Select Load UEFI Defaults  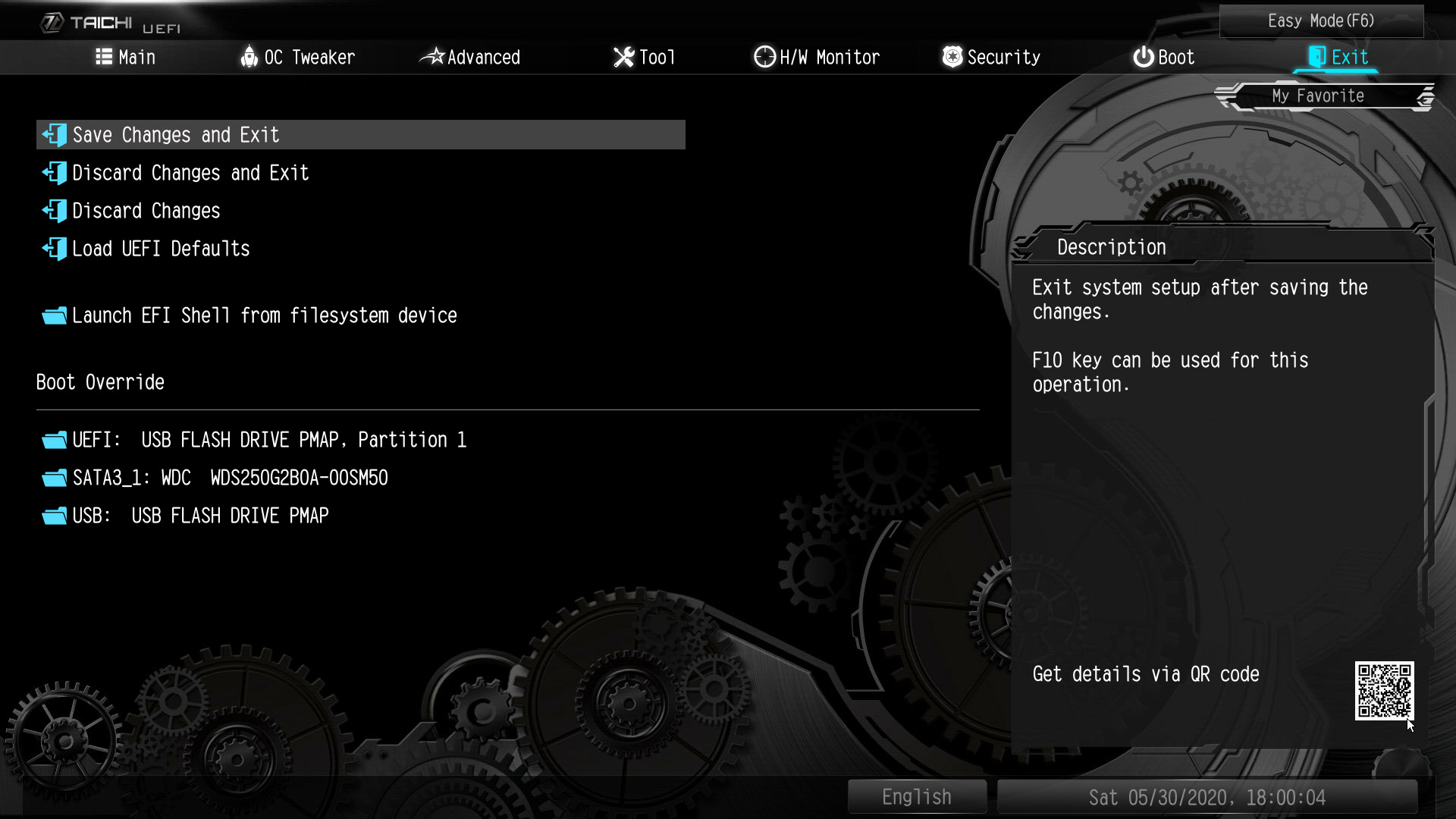160,249
